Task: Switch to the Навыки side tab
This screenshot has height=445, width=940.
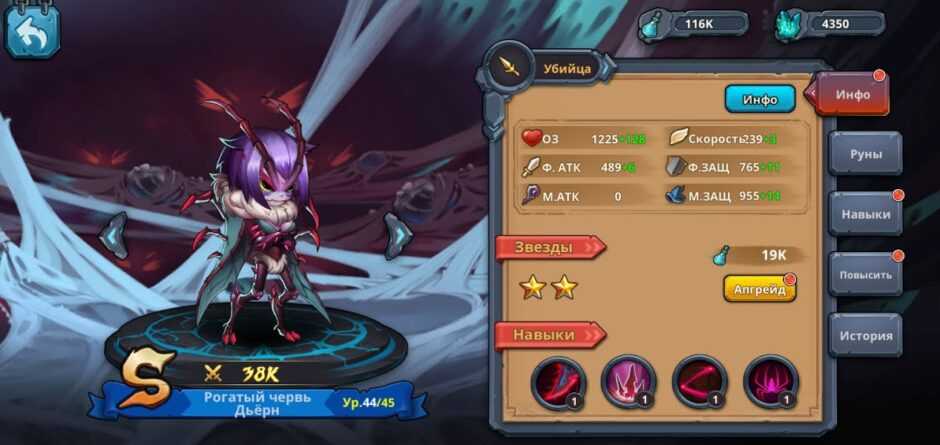Action: [x=865, y=213]
